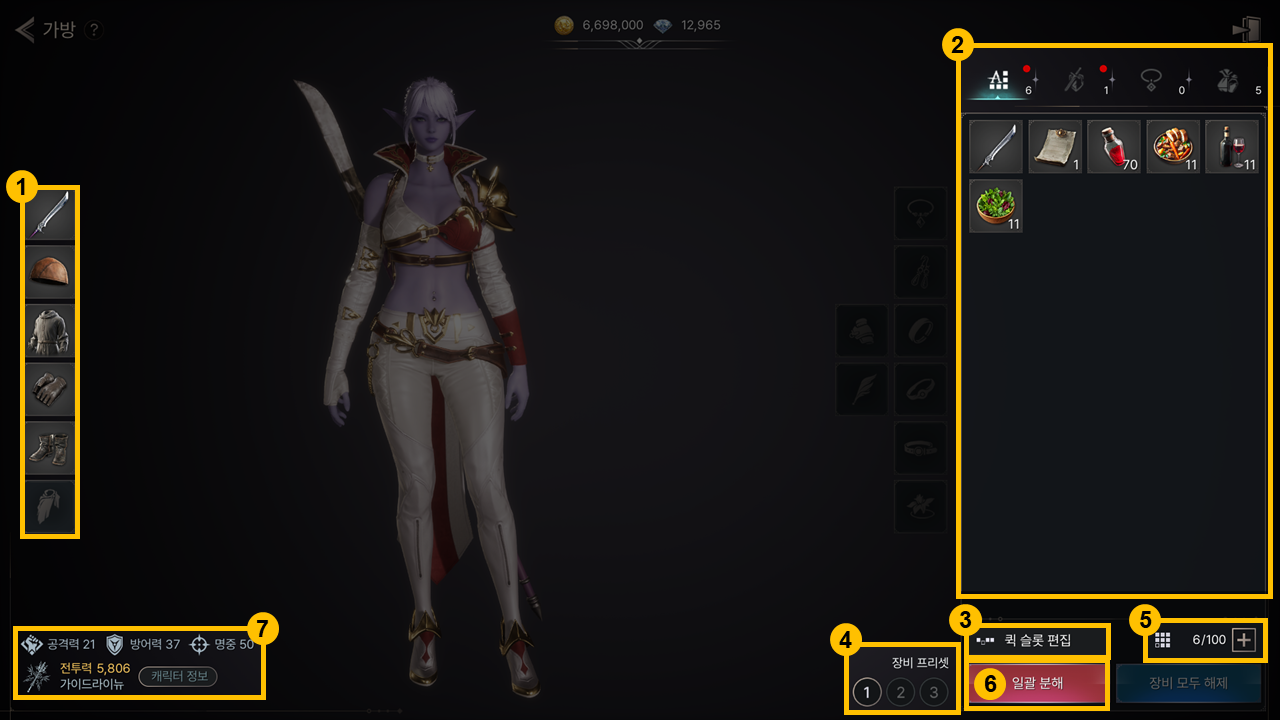The width and height of the screenshot is (1280, 720).
Task: Click the 일괄 분해 bulk dismantle button
Action: click(x=1037, y=684)
